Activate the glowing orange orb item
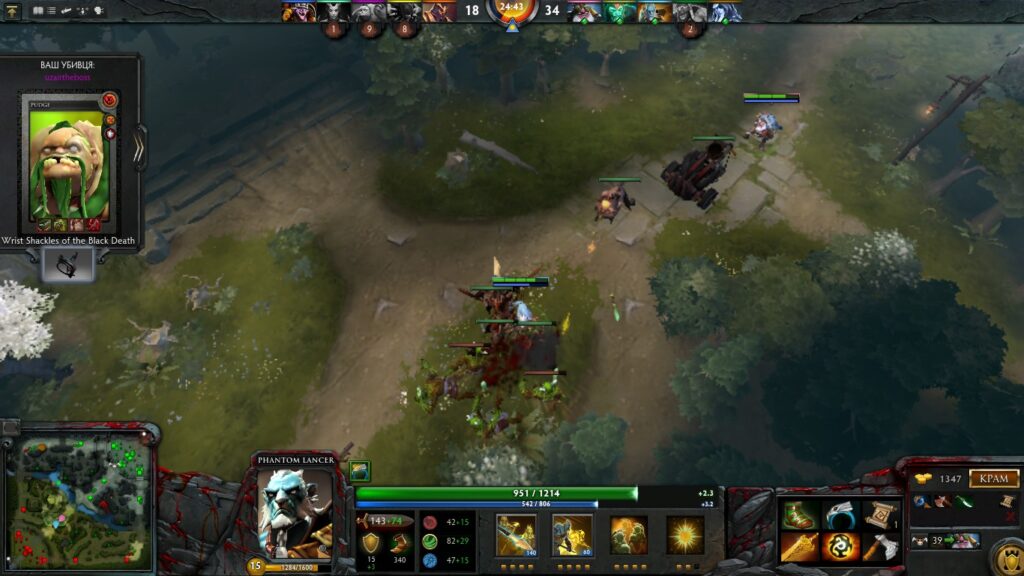 click(841, 547)
